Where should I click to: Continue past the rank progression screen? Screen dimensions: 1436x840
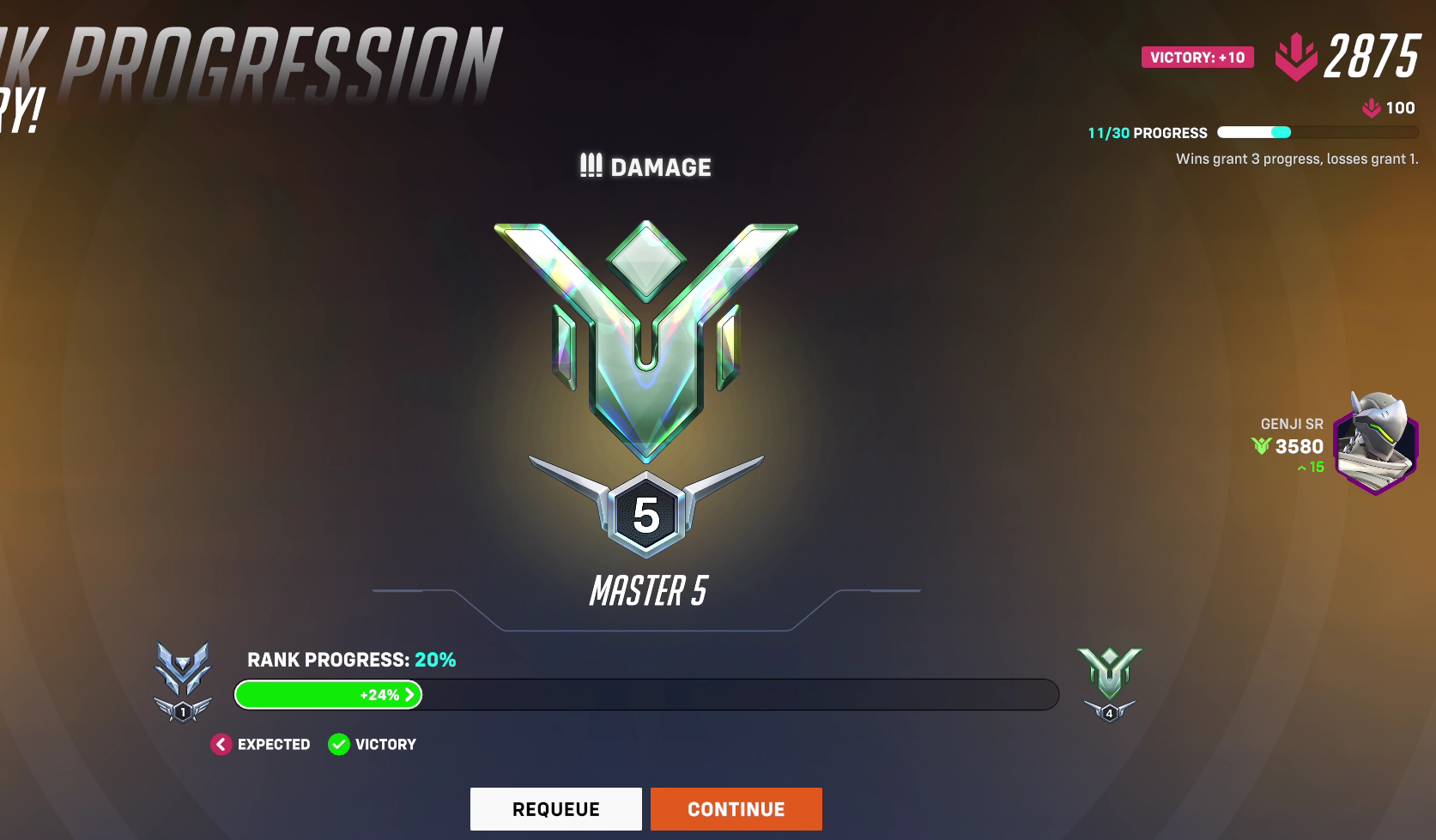tap(736, 809)
